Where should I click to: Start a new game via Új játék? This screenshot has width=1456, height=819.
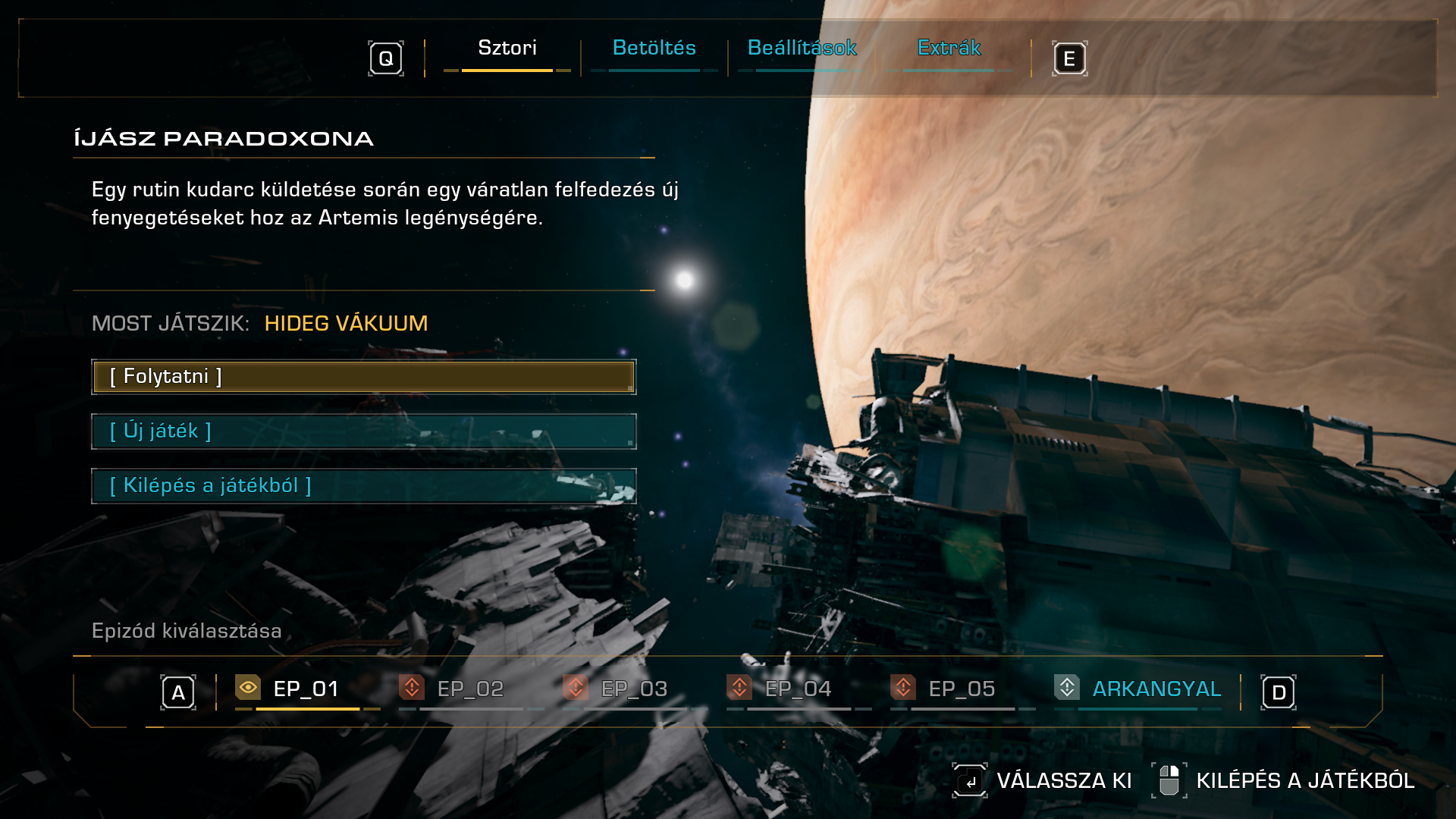point(363,431)
